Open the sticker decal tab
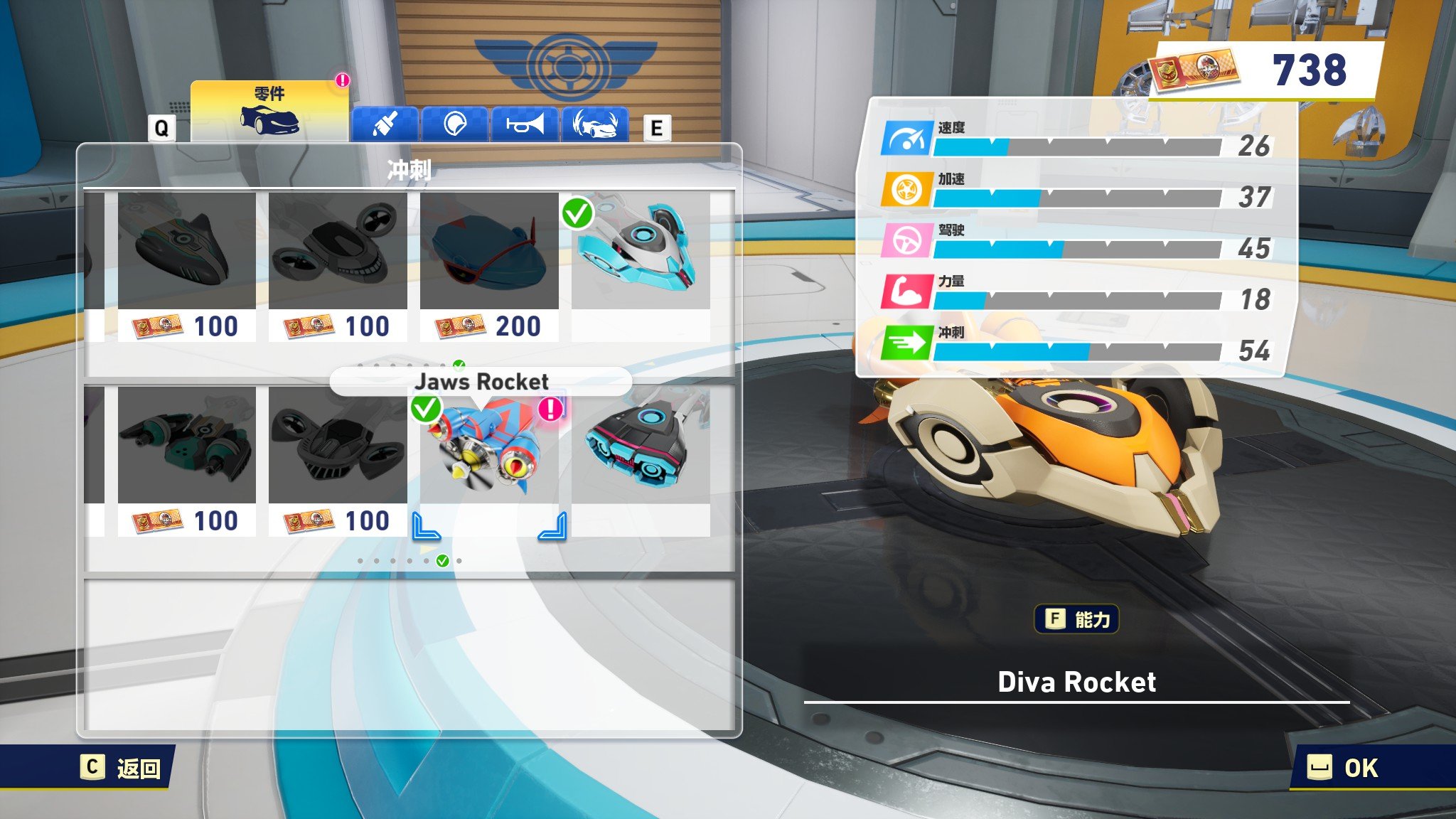 454,124
